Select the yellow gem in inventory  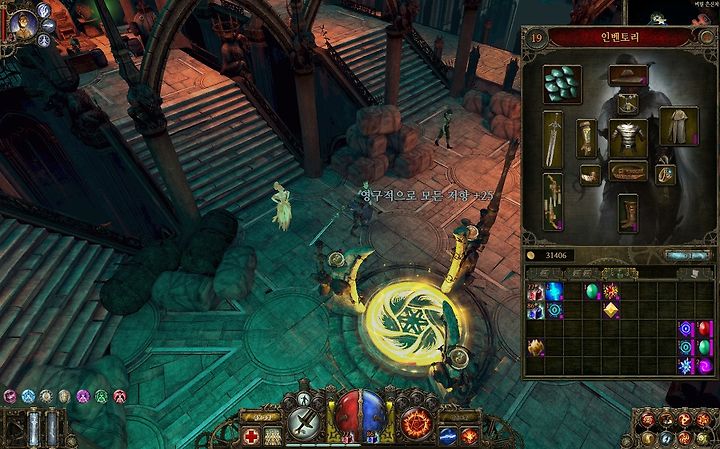tap(609, 311)
